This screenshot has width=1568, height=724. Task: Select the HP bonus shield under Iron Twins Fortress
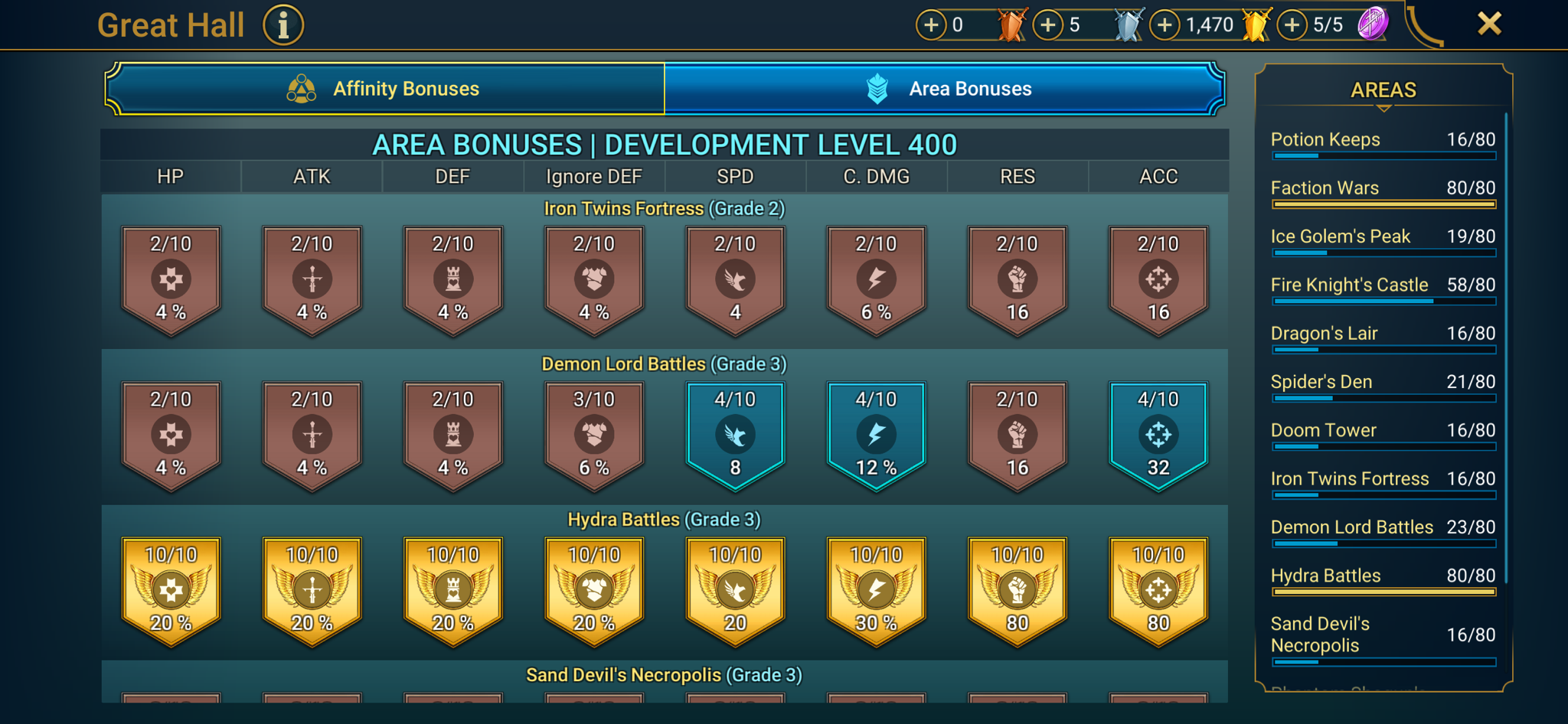pos(170,279)
